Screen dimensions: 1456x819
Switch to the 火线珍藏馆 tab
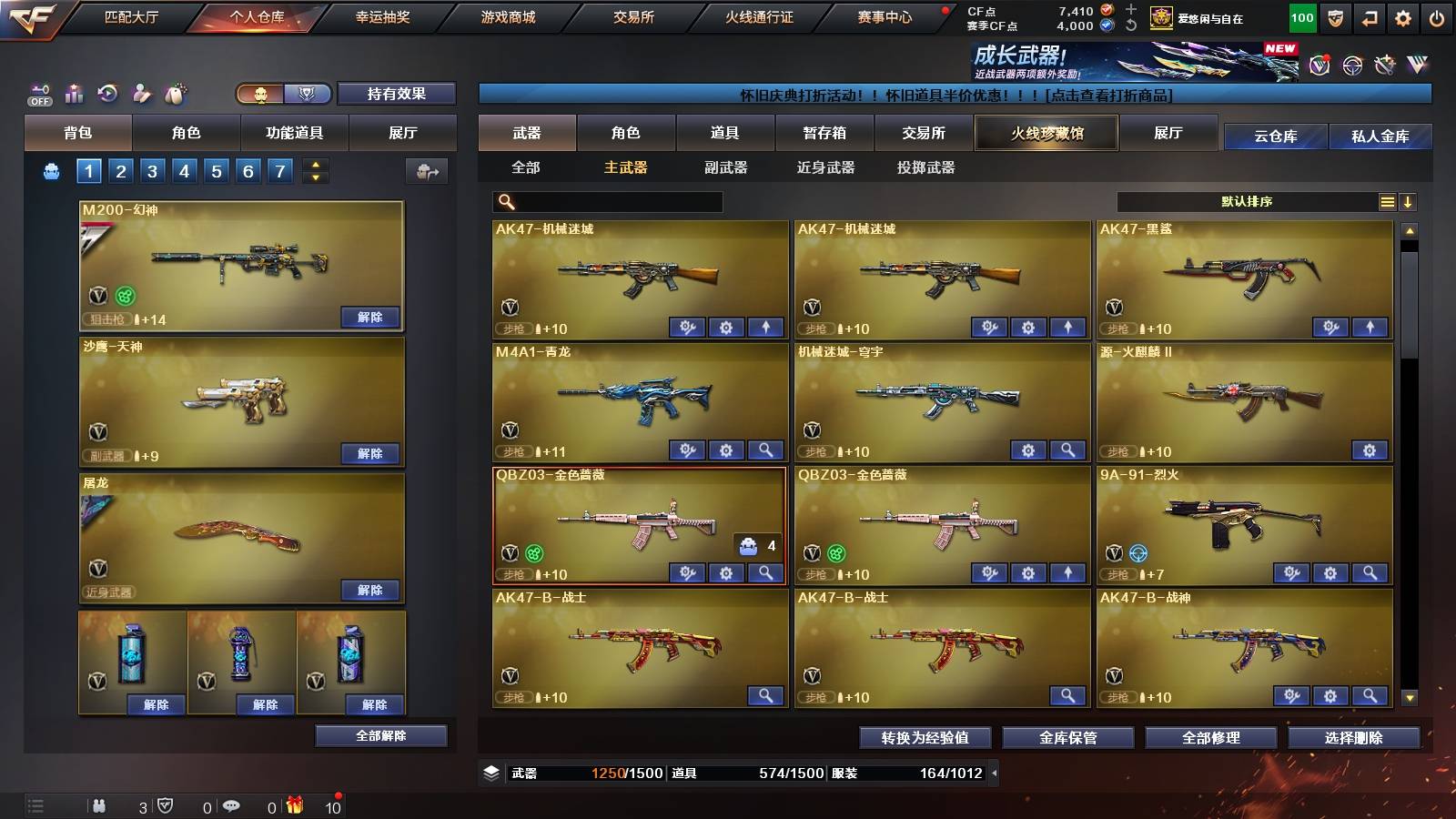(x=1045, y=133)
